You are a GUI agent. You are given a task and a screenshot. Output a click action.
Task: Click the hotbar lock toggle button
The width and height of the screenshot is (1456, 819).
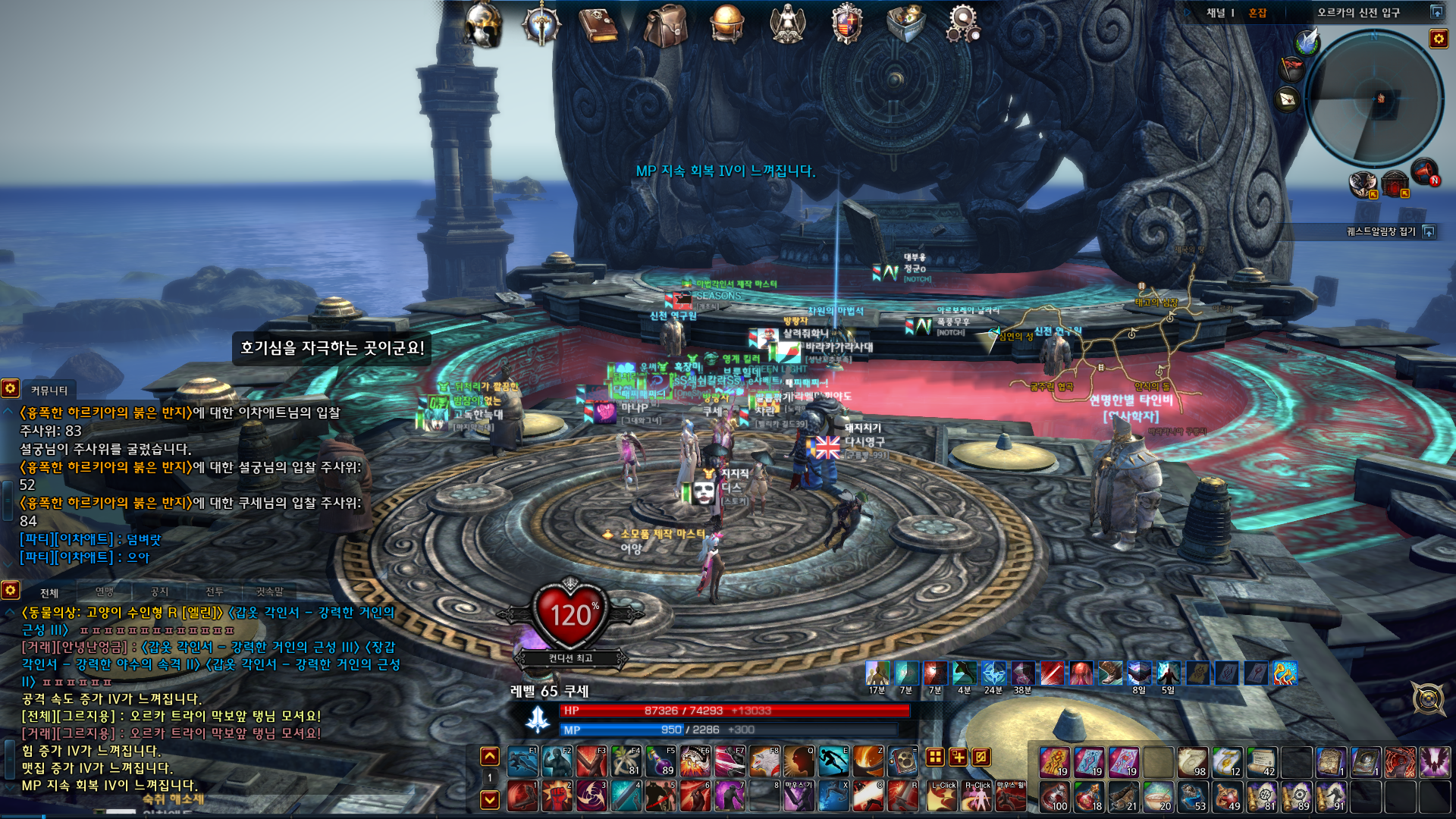pos(981,757)
